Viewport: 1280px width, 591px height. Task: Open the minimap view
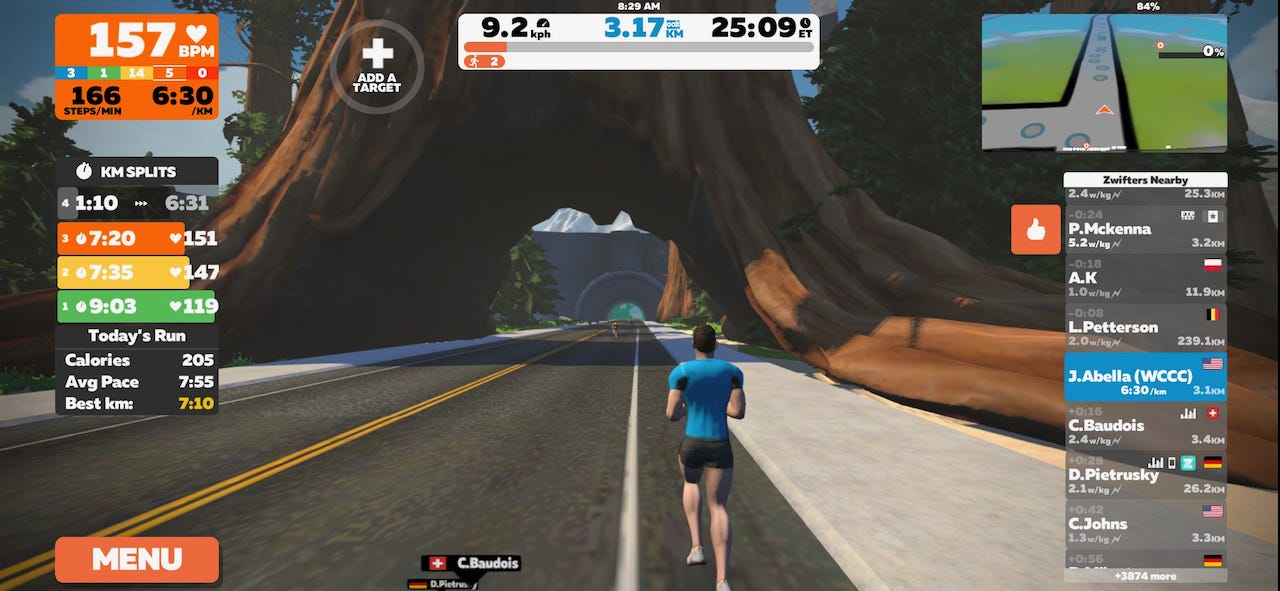pyautogui.click(x=1104, y=83)
